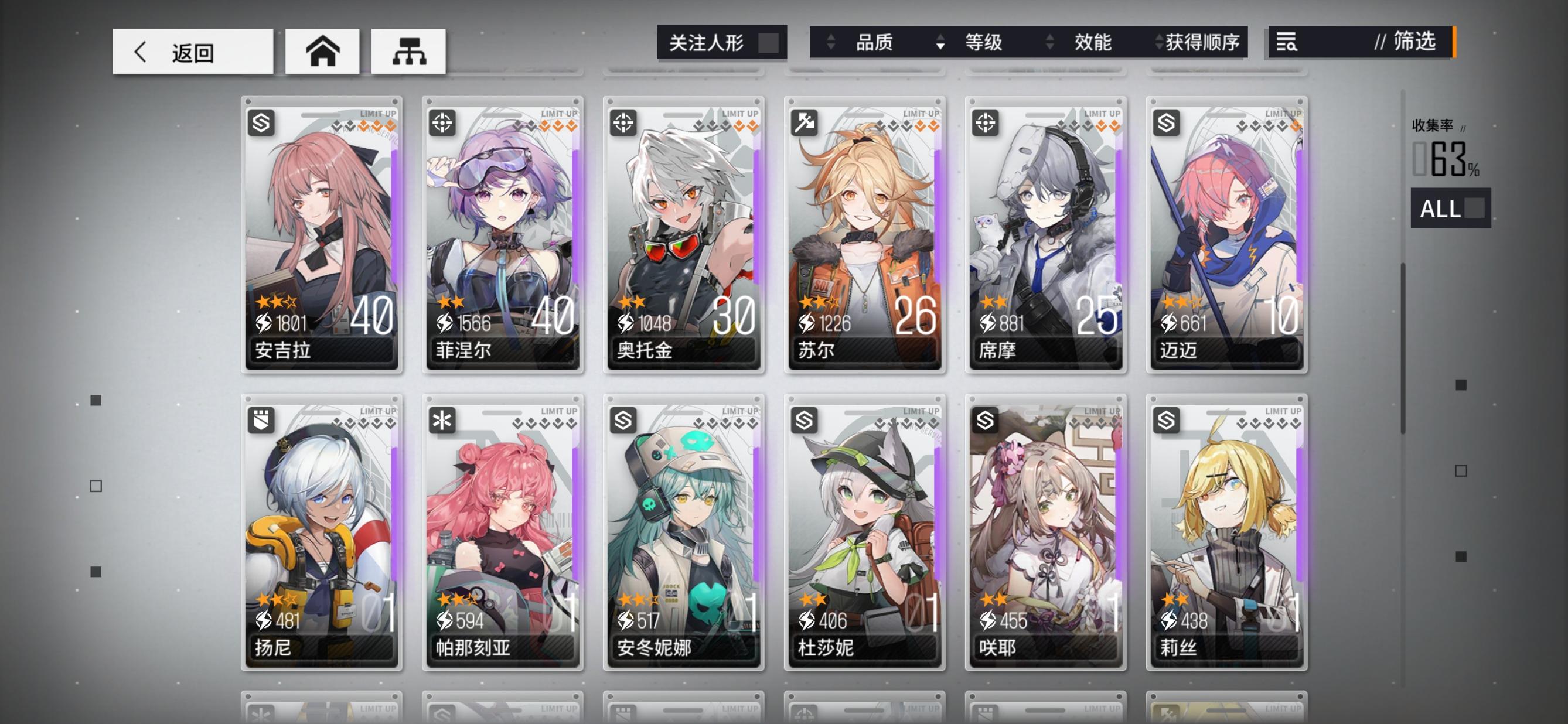Click the home icon beside the back button
The width and height of the screenshot is (1568, 724).
point(321,51)
